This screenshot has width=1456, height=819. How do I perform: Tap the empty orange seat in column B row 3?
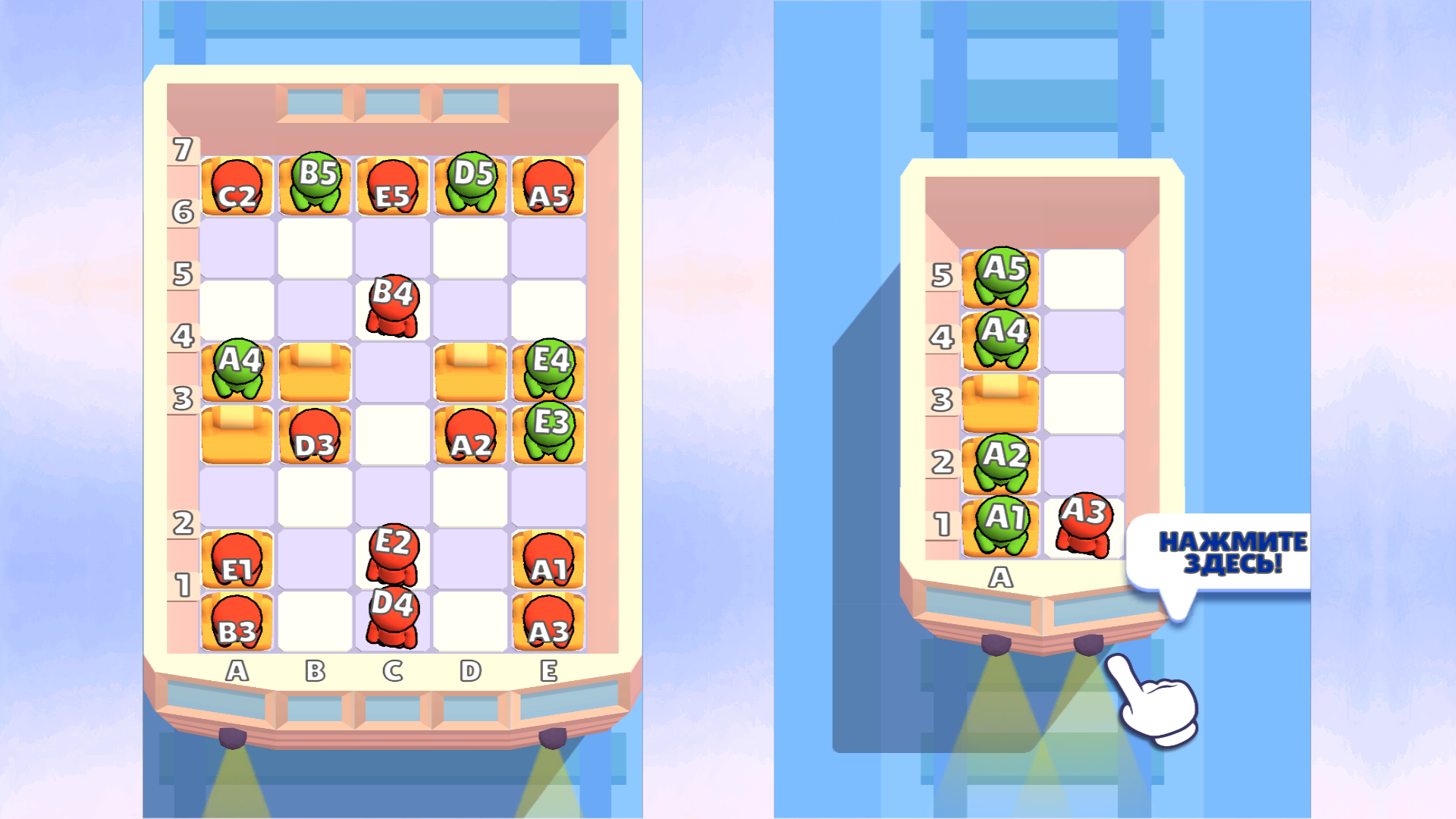pyautogui.click(x=315, y=372)
